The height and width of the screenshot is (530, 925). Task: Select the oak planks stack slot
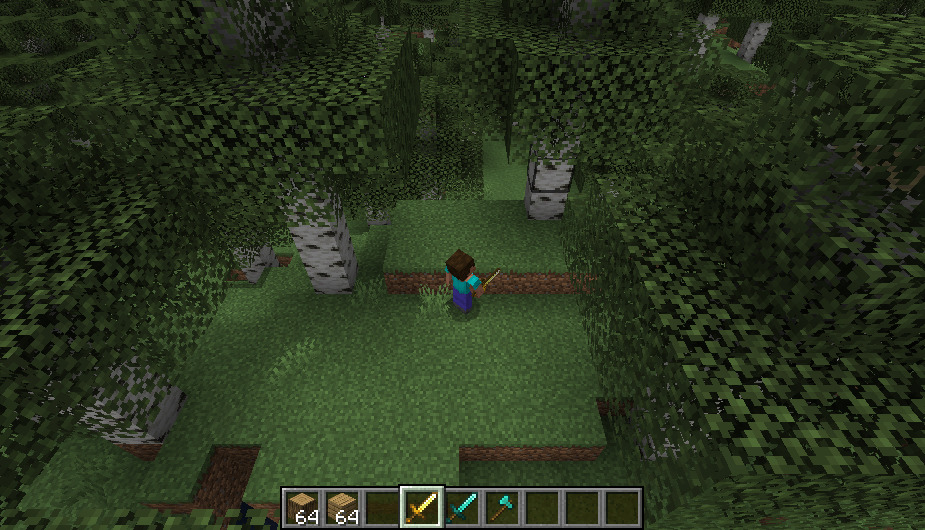[341, 508]
